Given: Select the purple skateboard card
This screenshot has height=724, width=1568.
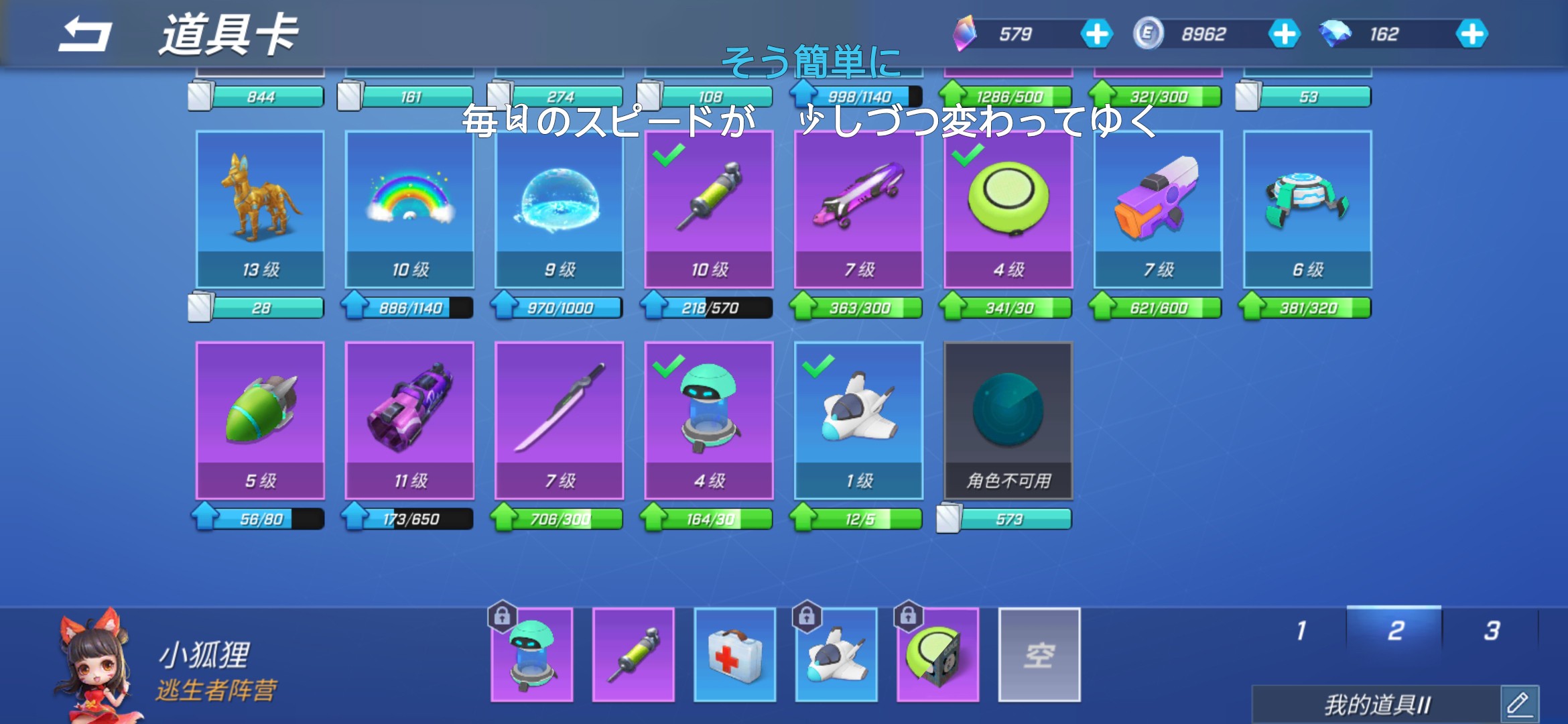Looking at the screenshot, I should pyautogui.click(x=858, y=208).
